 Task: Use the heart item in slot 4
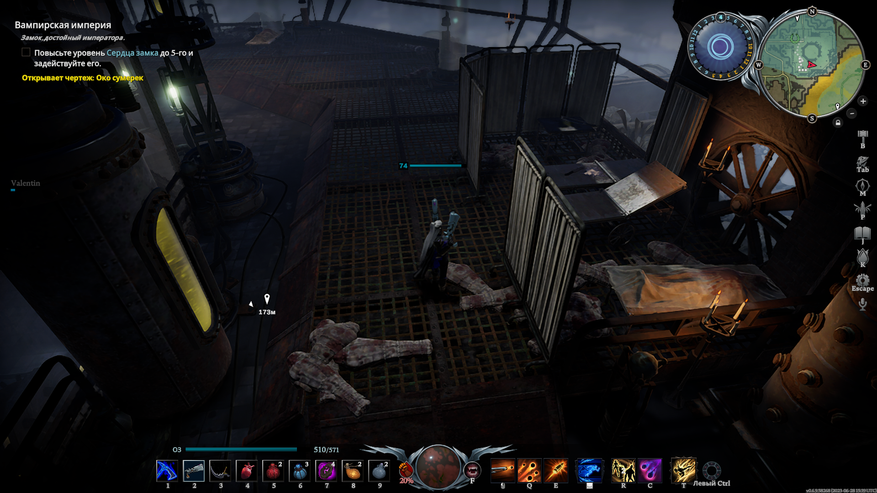tap(247, 469)
